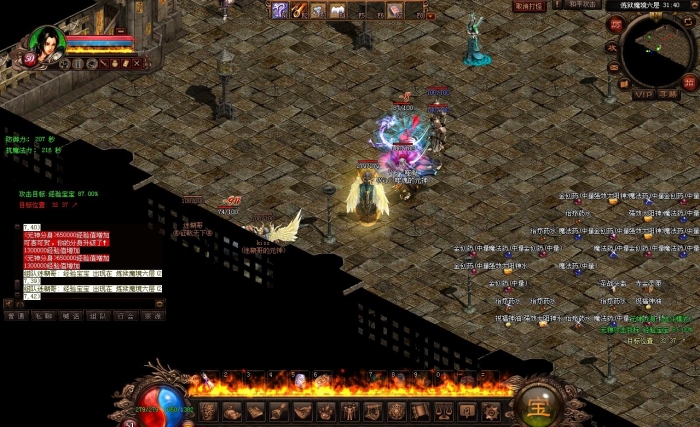Image resolution: width=700 pixels, height=427 pixels.
Task: Switch to the 组队 chat tab
Action: (98, 315)
